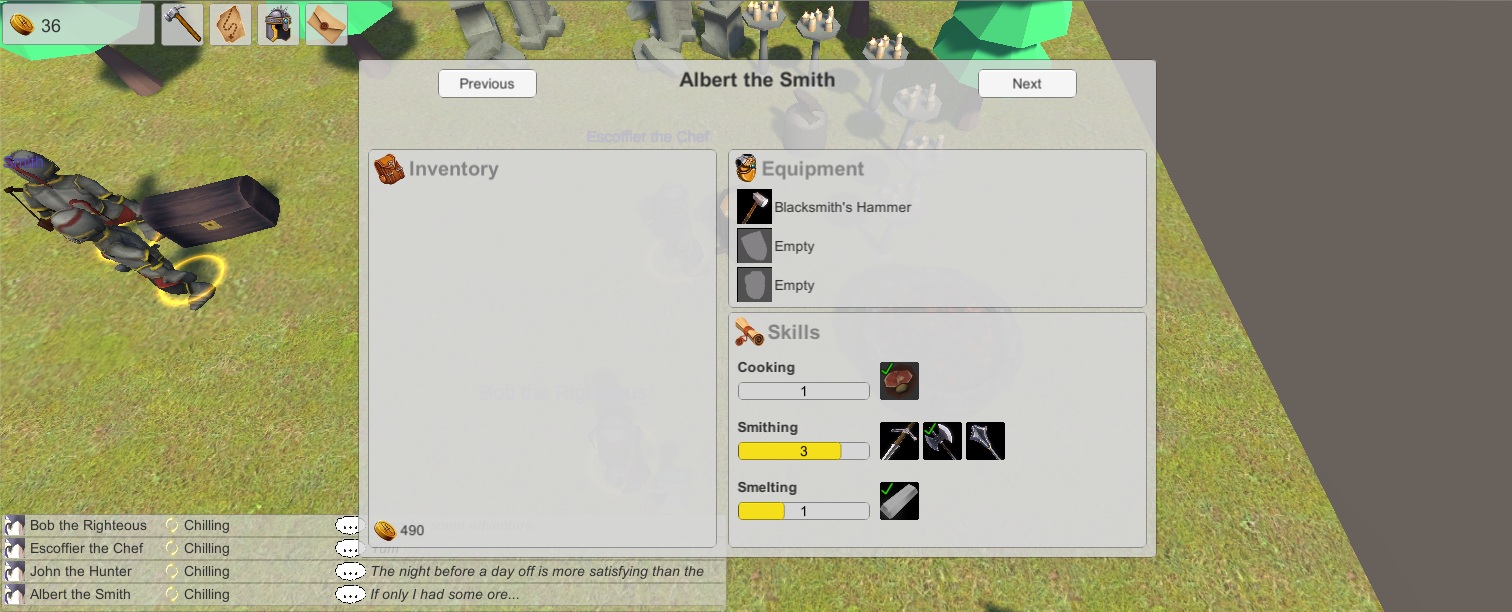Image resolution: width=1512 pixels, height=612 pixels.
Task: Click Albert the Smith's speech bubble
Action: [x=349, y=595]
